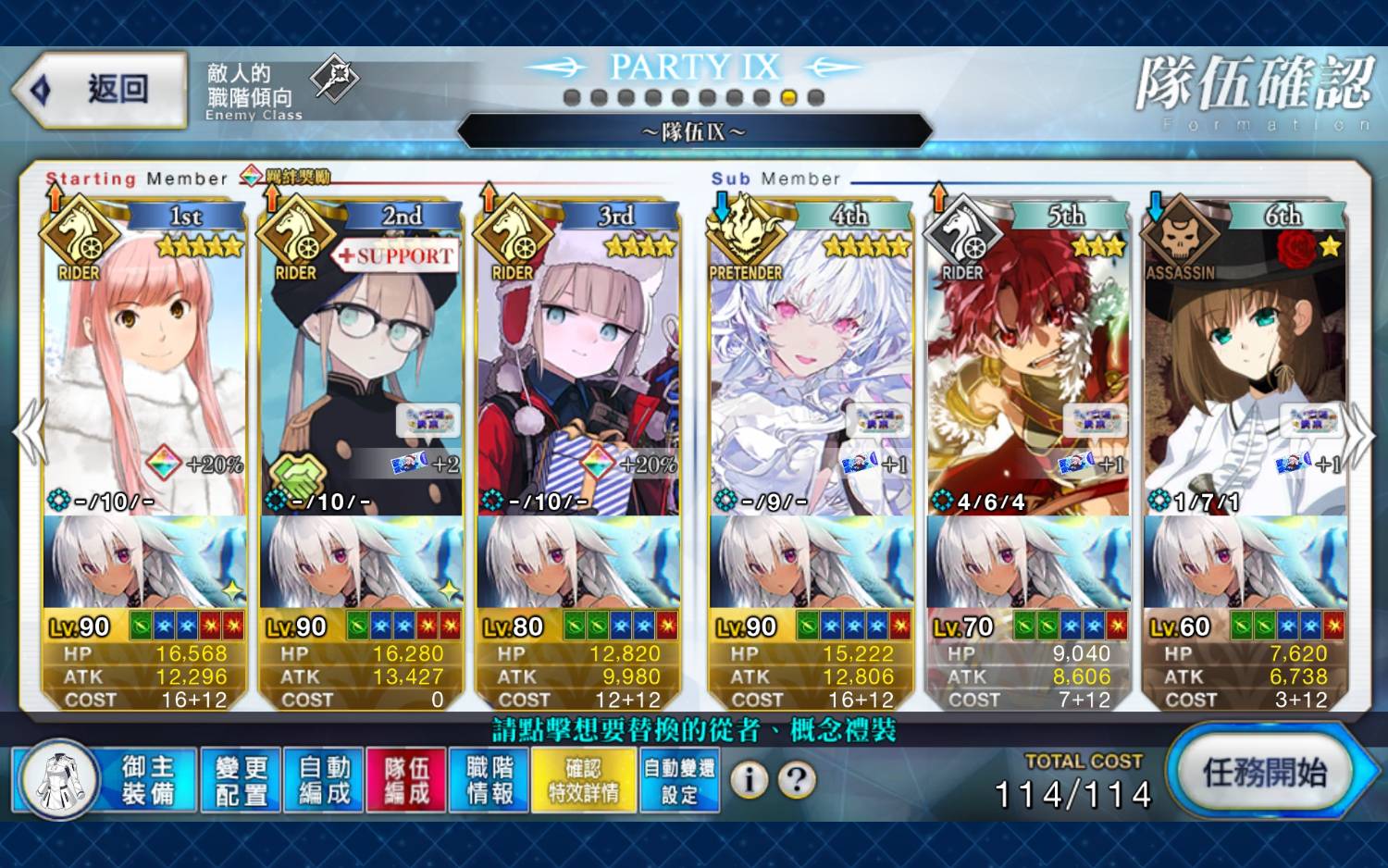This screenshot has height=868, width=1388.
Task: Select the 3rd slot Santa-hat Rider card
Action: [x=578, y=370]
